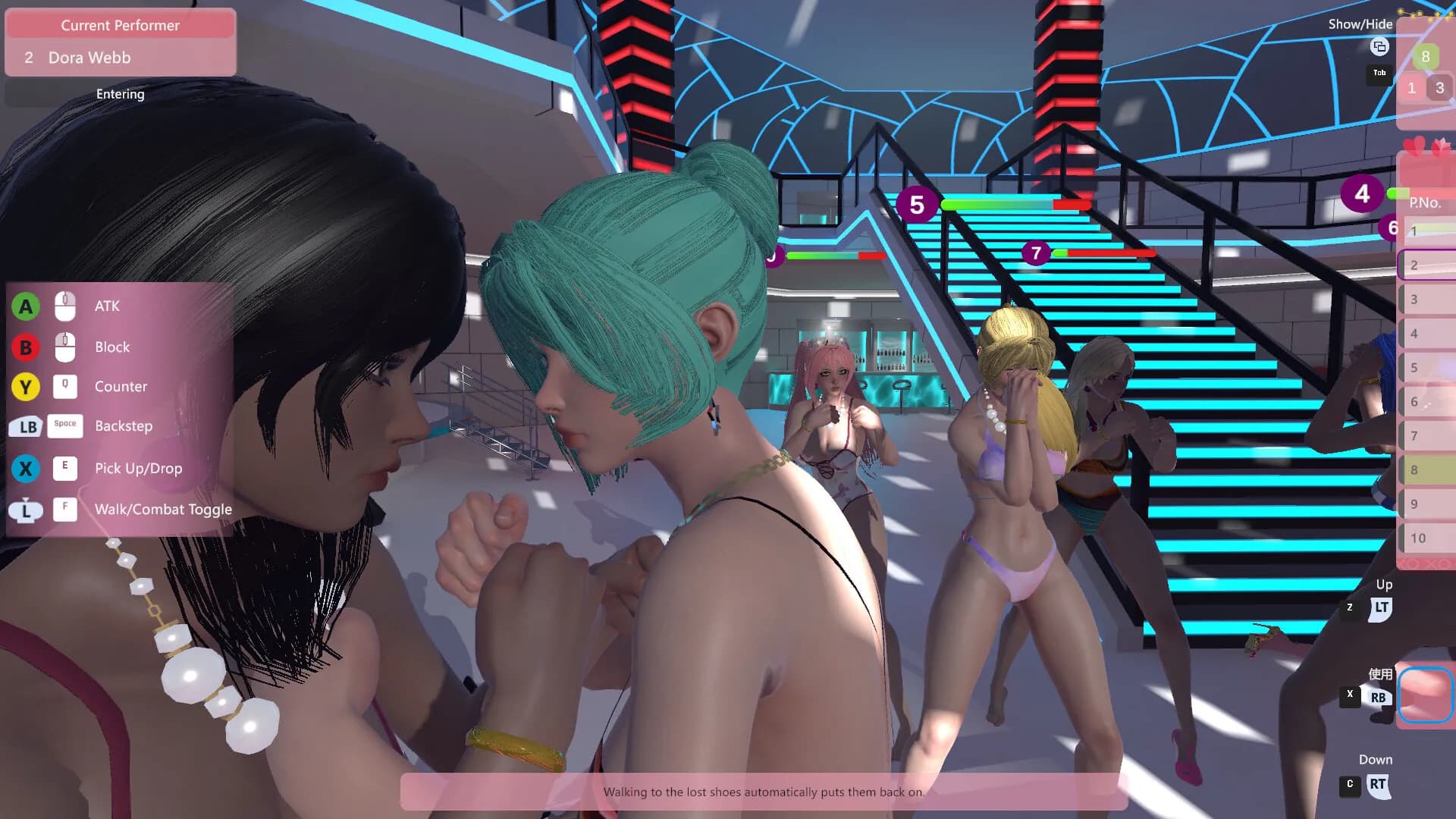Click the Backstep Space key icon

click(65, 426)
